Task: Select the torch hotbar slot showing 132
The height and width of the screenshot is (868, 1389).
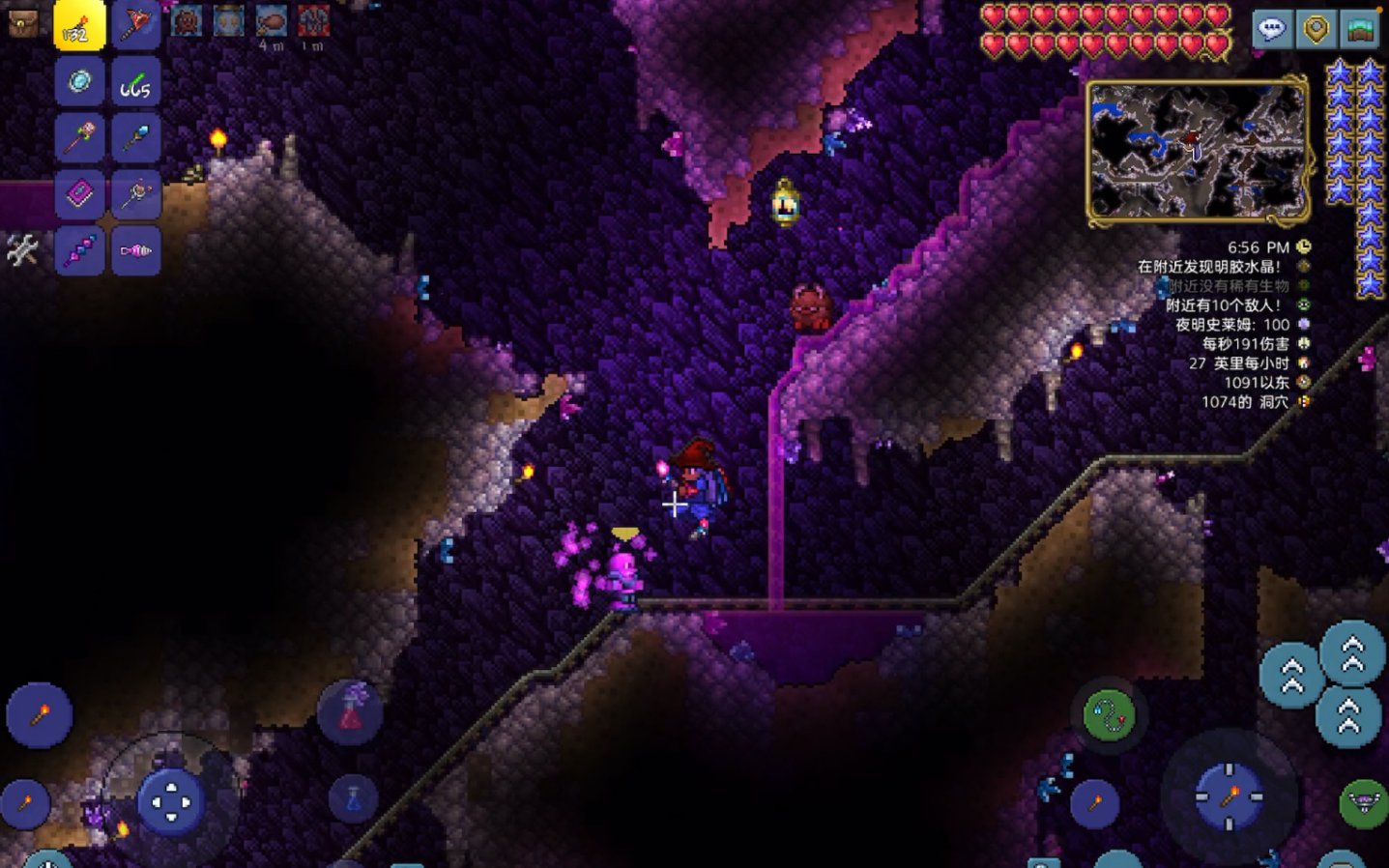Action: (x=79, y=25)
